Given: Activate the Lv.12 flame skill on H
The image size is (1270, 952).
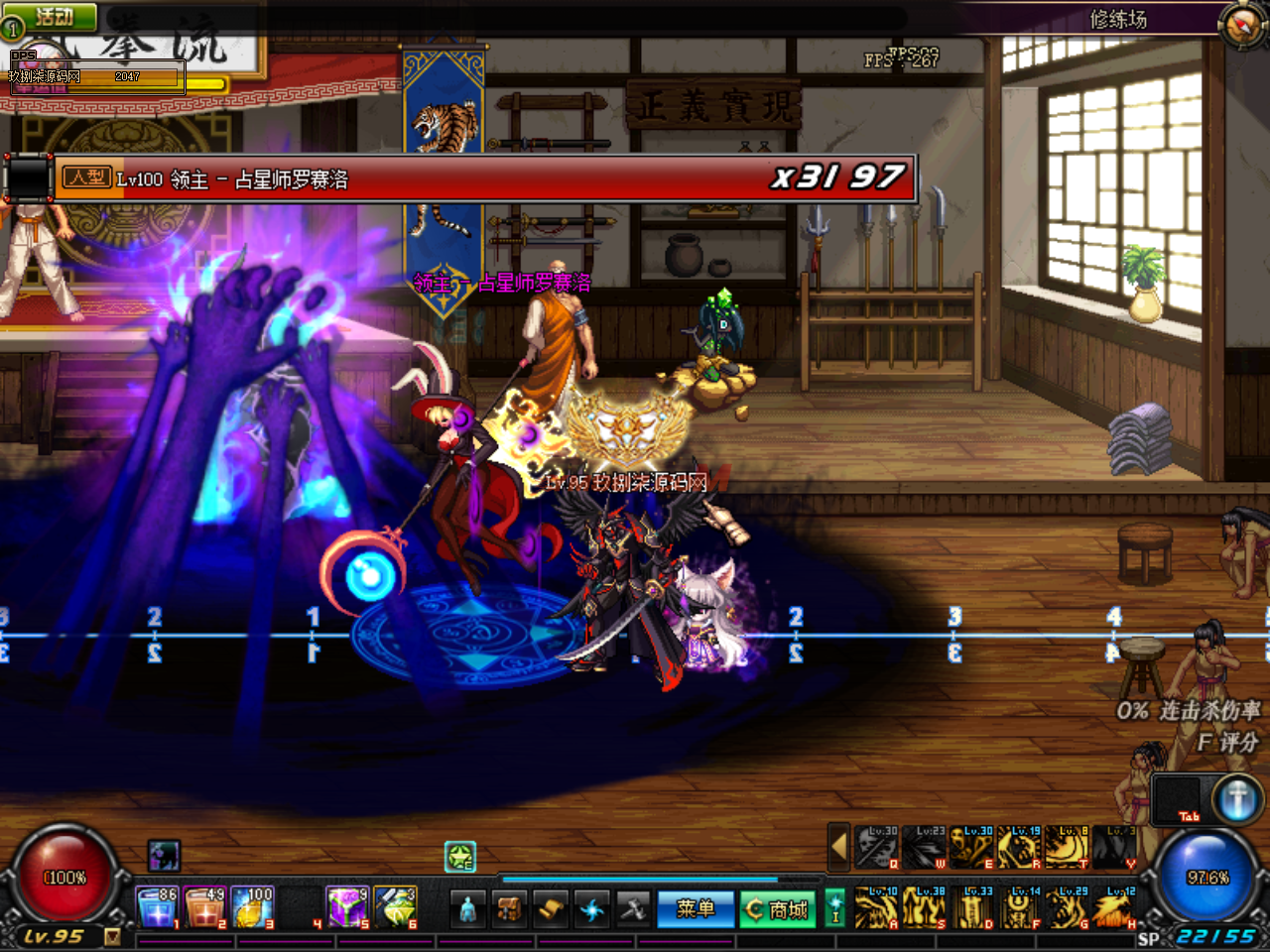Looking at the screenshot, I should tap(1115, 908).
